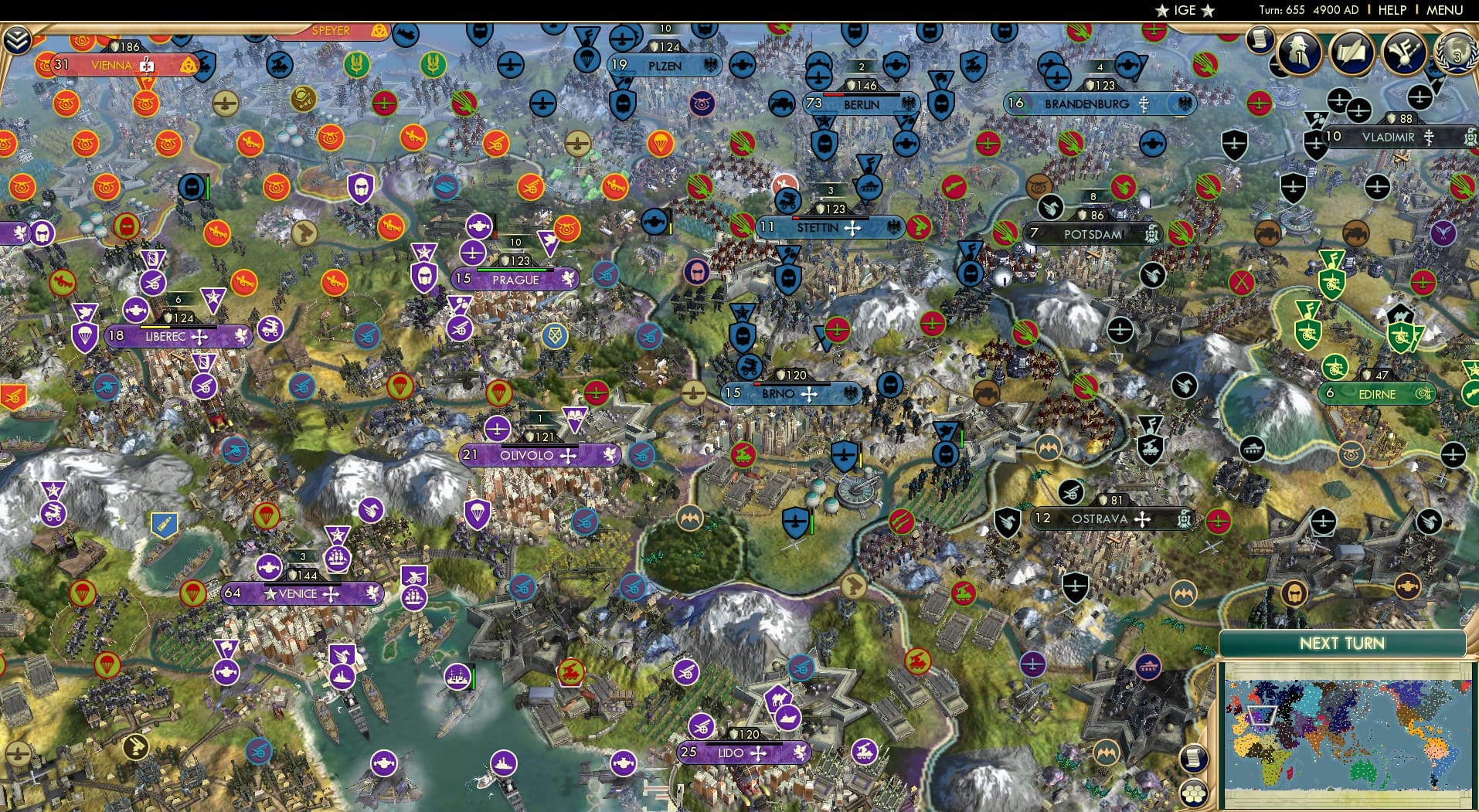Click Speyer's yellow triquetra trait icon

tap(377, 31)
